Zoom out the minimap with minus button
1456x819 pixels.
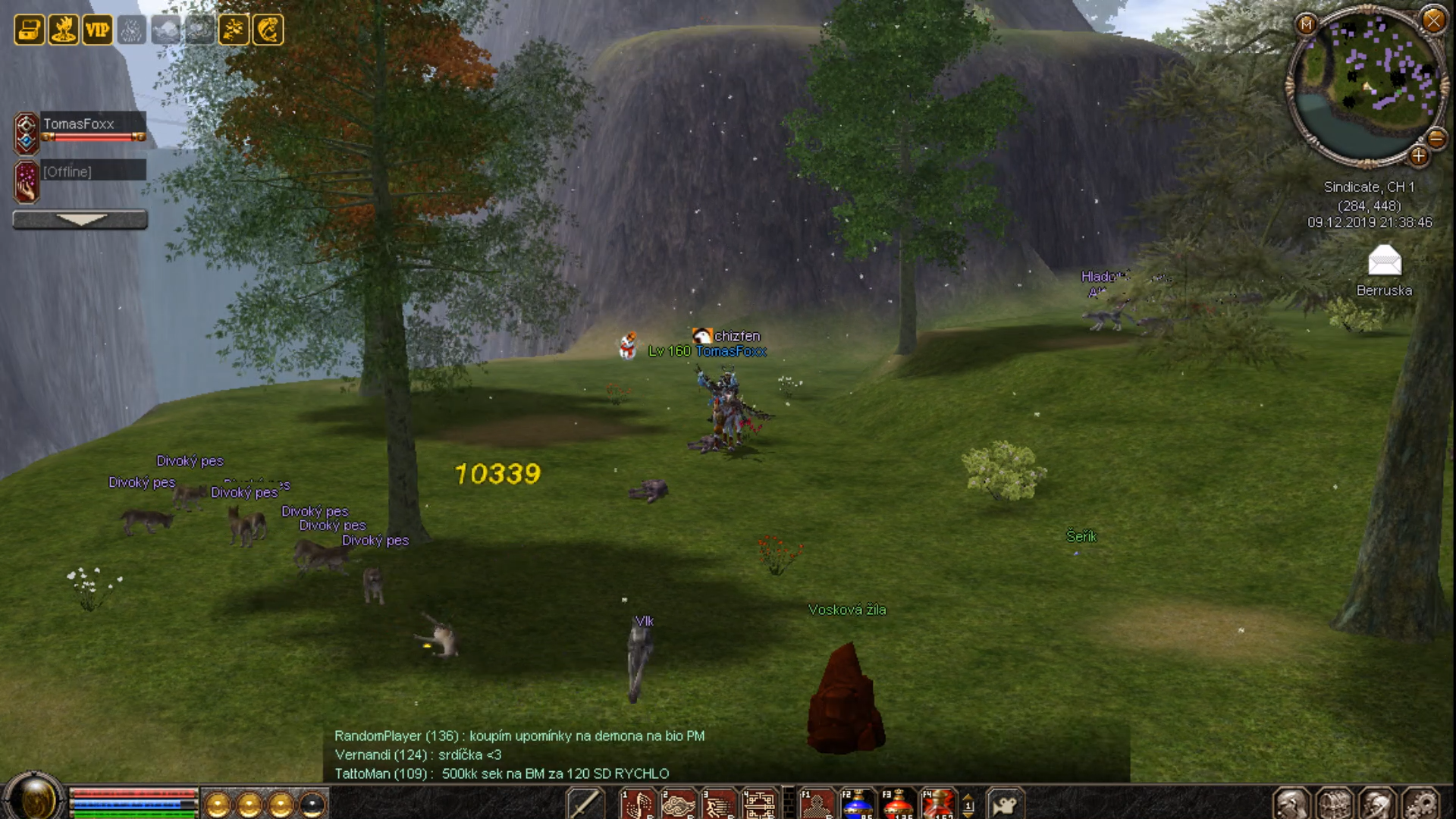coord(1436,139)
